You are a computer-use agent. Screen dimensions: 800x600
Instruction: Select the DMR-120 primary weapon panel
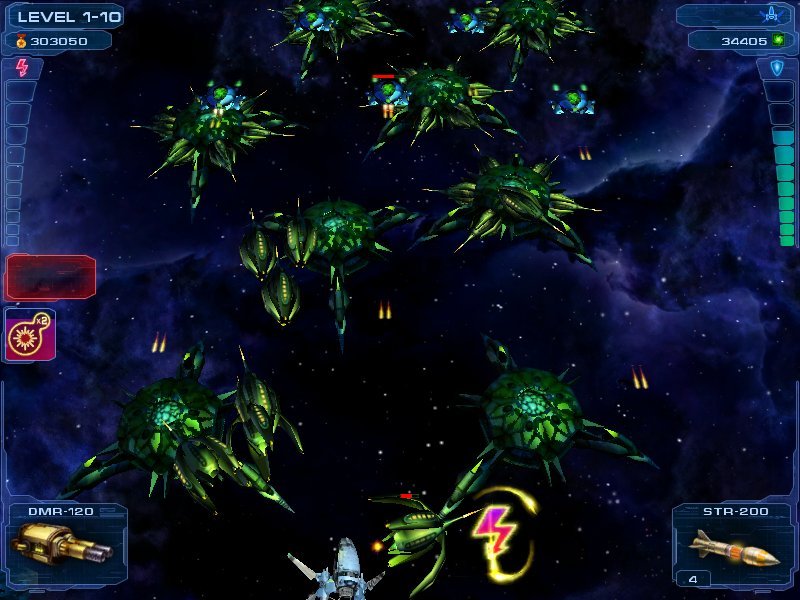pyautogui.click(x=65, y=544)
